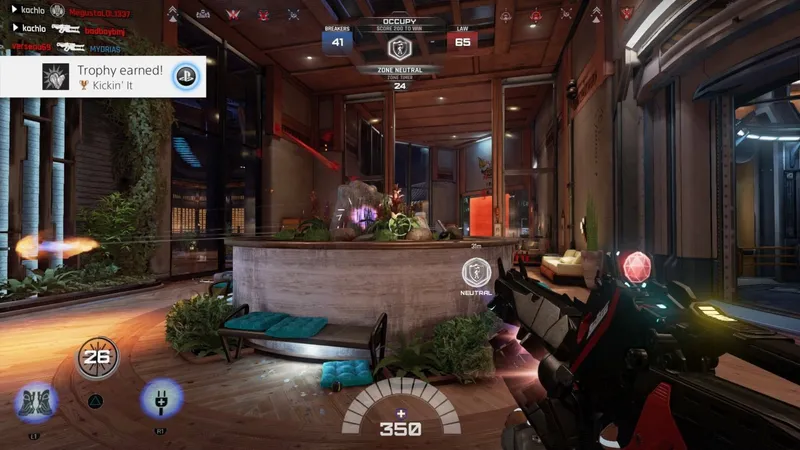Select the Kickin' It trophy image
800x450 pixels.
pos(55,76)
